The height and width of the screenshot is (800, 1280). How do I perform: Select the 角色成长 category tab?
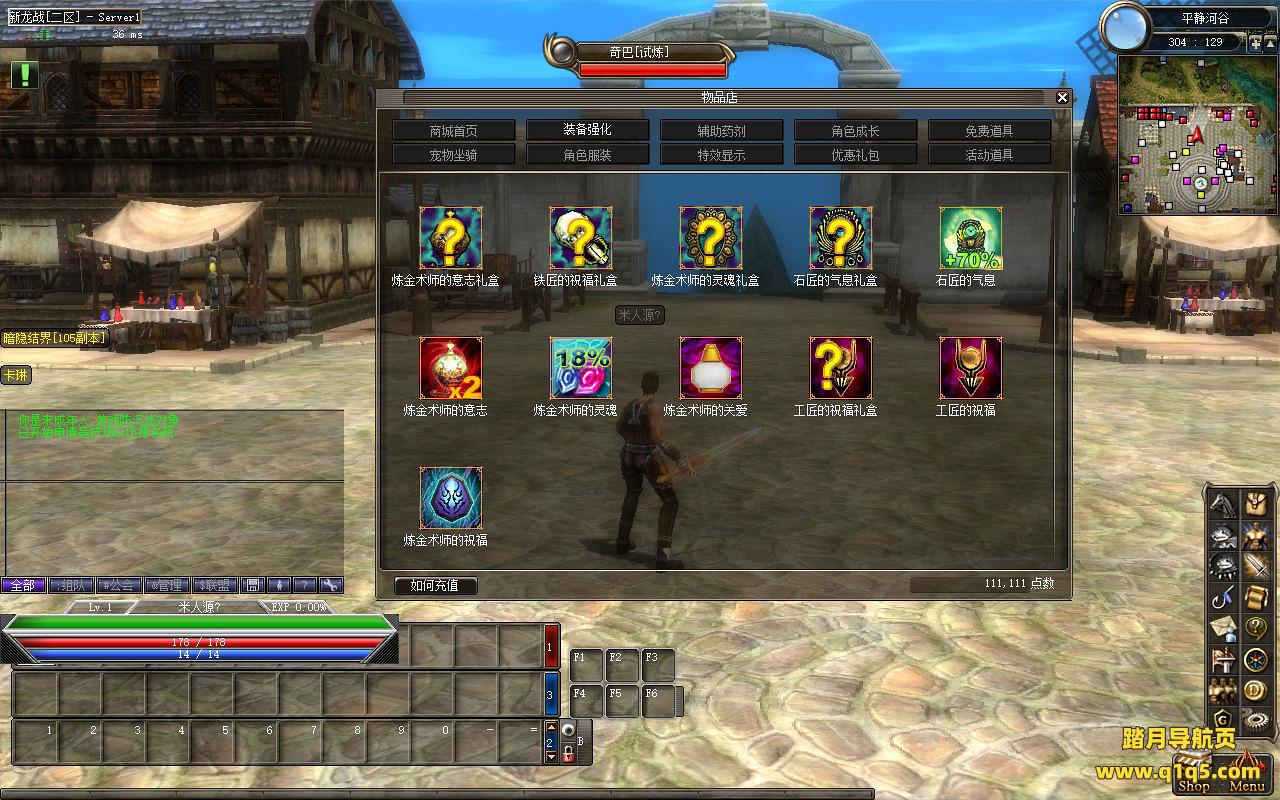tap(856, 131)
